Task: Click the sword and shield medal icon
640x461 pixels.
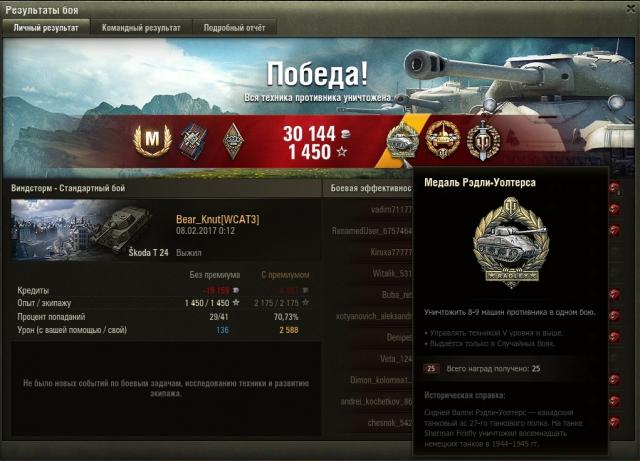Action: [482, 141]
